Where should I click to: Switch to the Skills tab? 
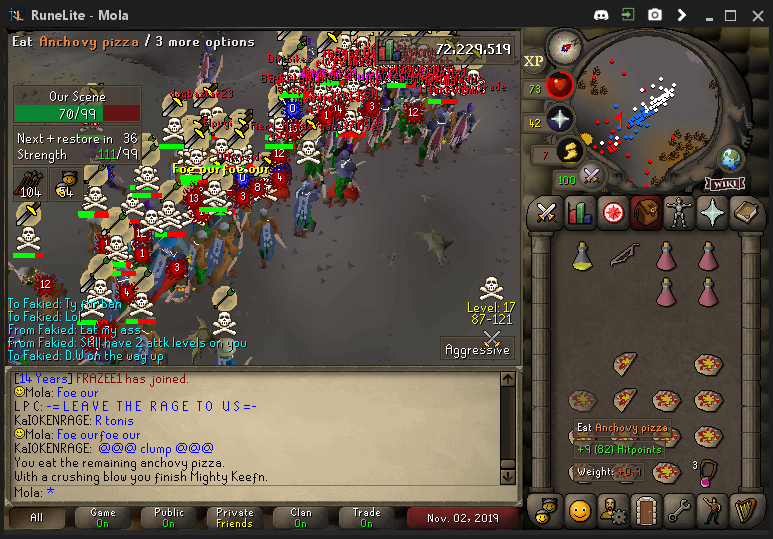(x=579, y=213)
